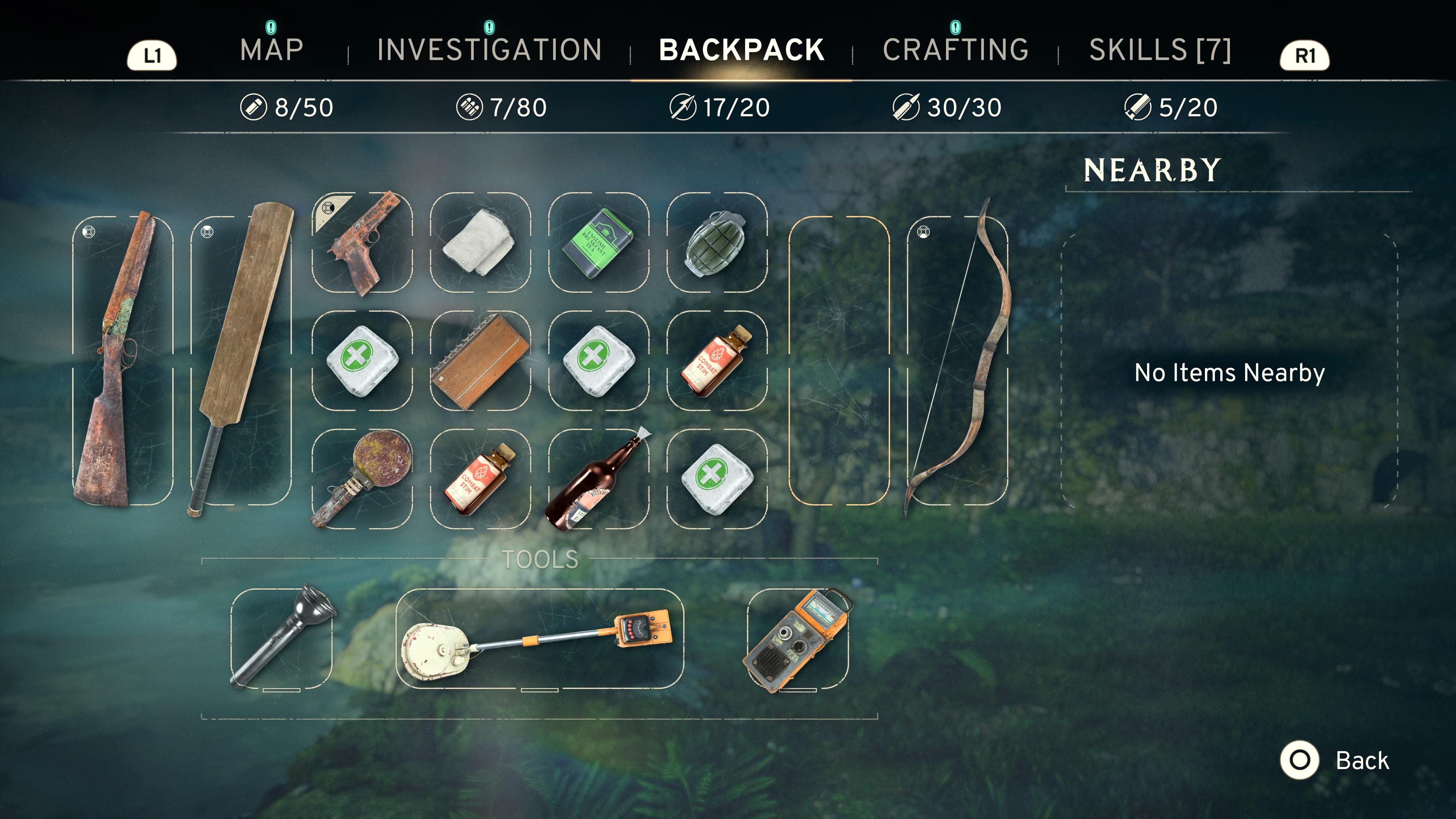
Task: Select the green hand grenade slot
Action: tap(716, 243)
